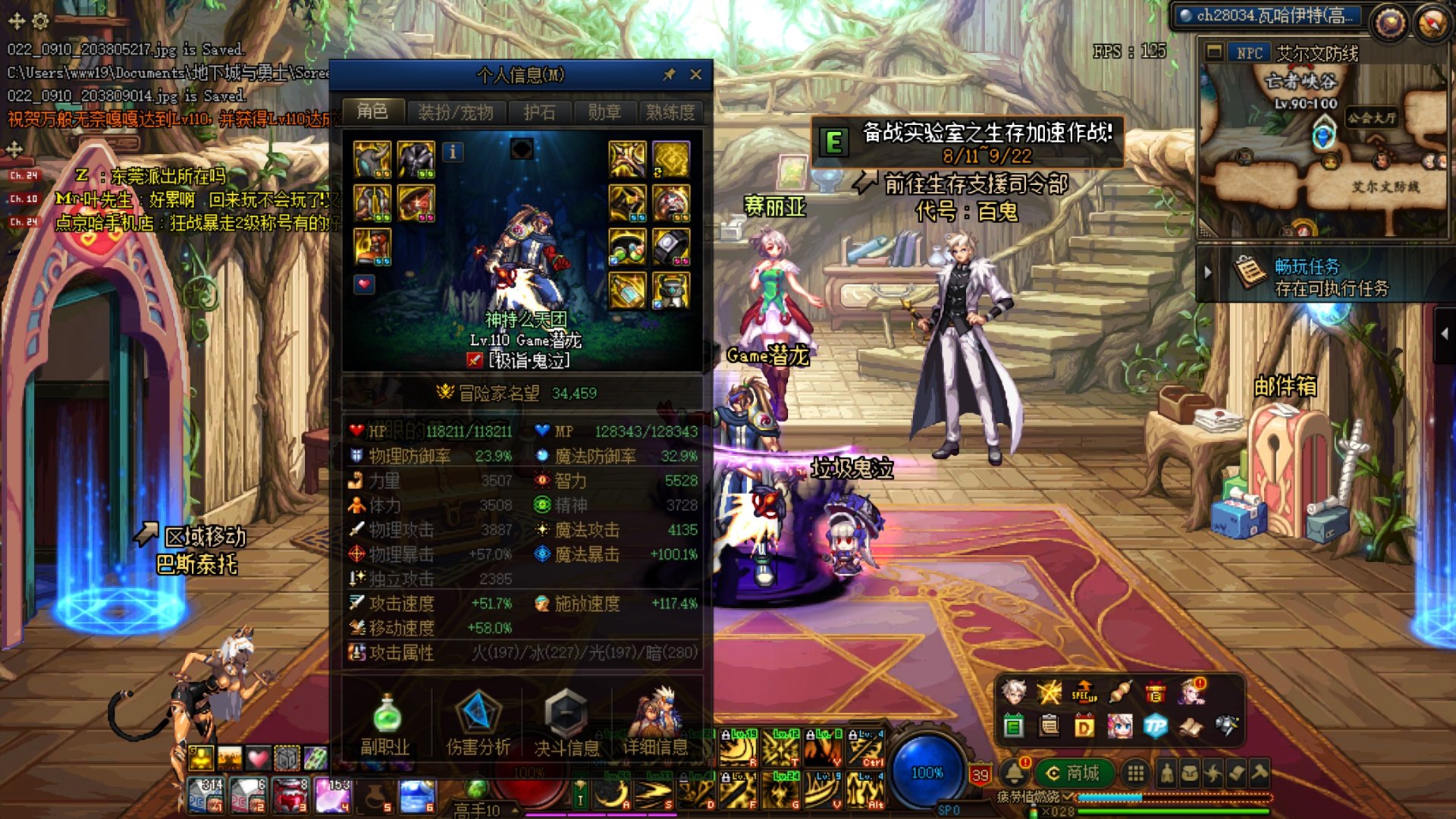Pin the 个人信息 window in place
Viewport: 1456px width, 819px height.
[669, 74]
